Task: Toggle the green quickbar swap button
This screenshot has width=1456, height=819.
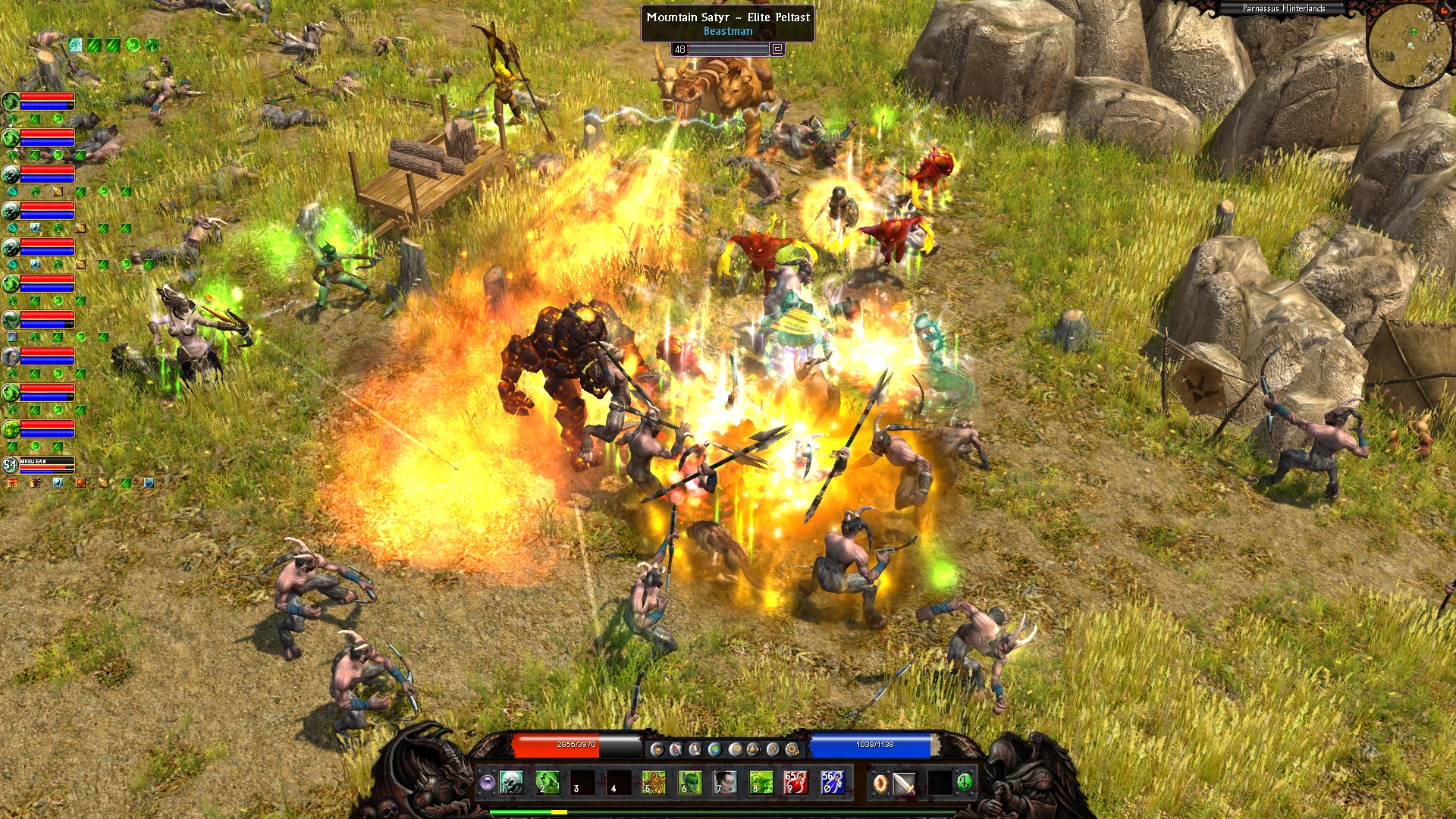Action: tap(965, 781)
